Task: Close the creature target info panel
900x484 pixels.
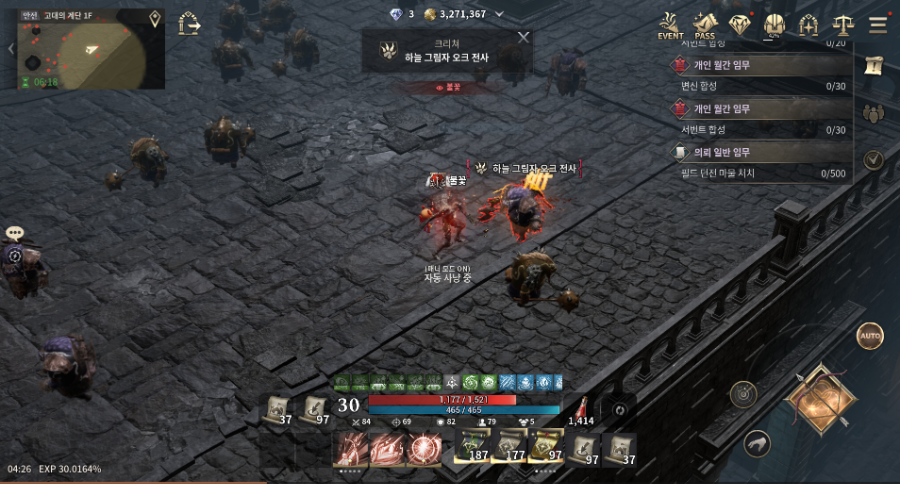Action: 523,38
